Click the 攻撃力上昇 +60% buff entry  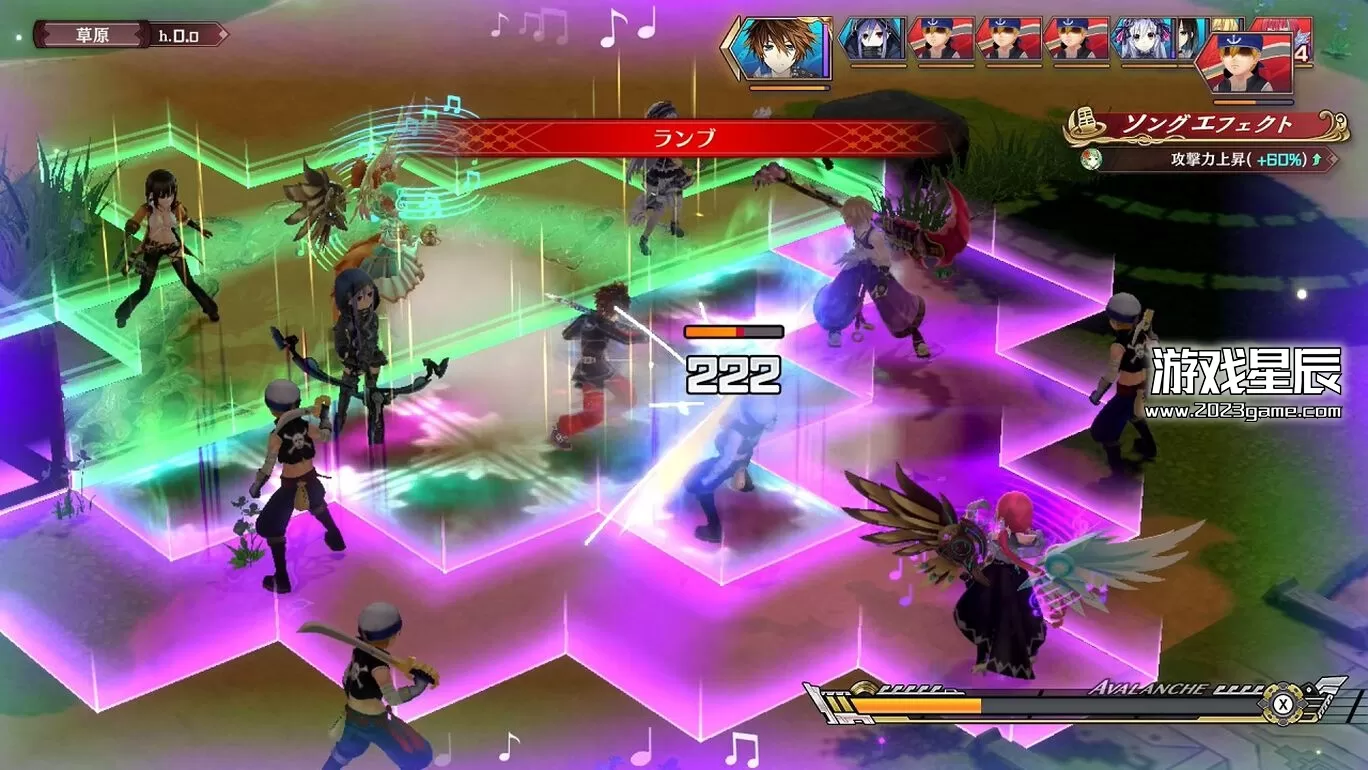coord(1213,159)
